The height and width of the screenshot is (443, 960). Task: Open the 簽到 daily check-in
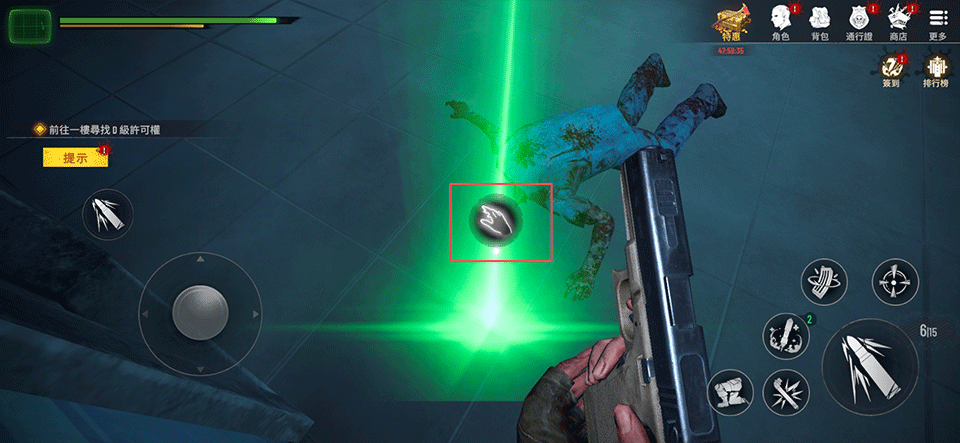890,71
